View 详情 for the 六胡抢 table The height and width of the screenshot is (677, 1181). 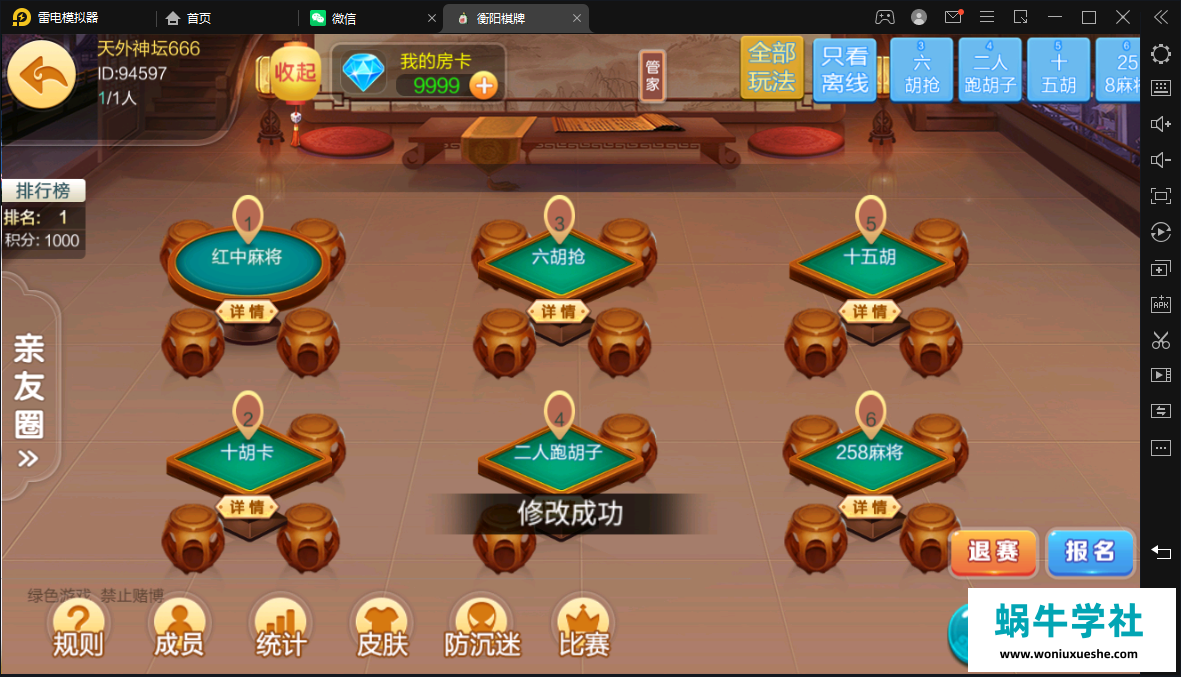(559, 312)
